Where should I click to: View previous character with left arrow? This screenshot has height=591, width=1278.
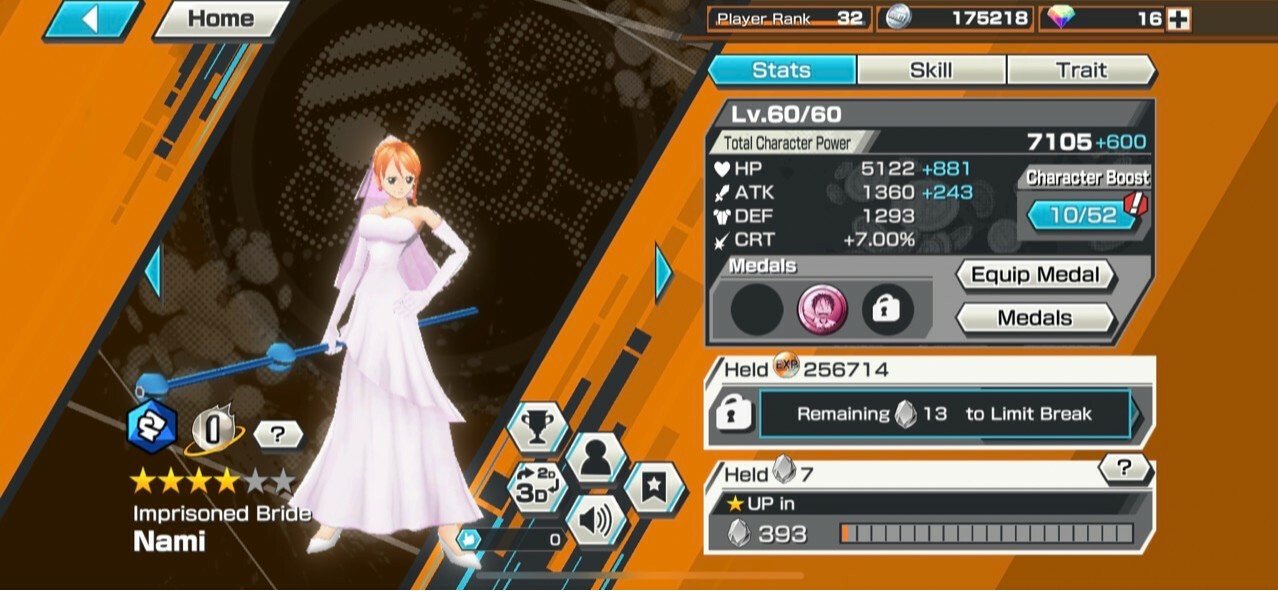point(153,272)
